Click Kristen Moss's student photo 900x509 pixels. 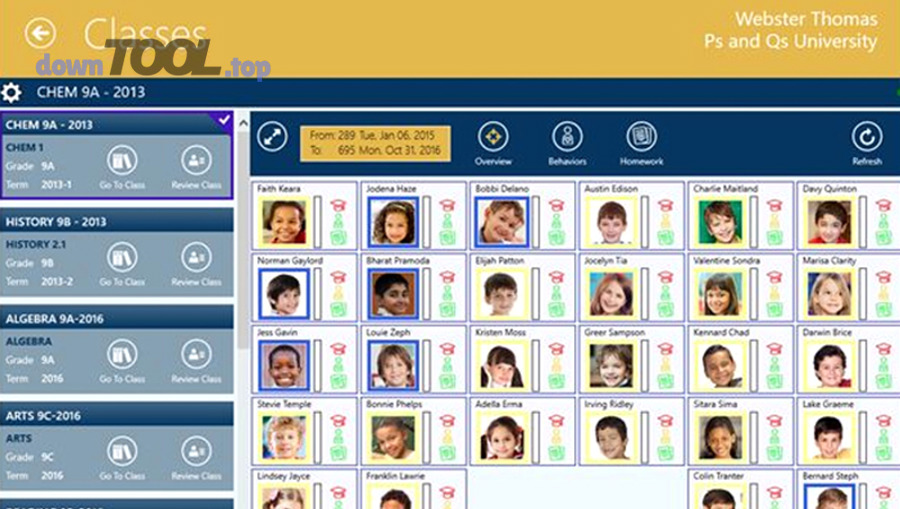pyautogui.click(x=500, y=366)
